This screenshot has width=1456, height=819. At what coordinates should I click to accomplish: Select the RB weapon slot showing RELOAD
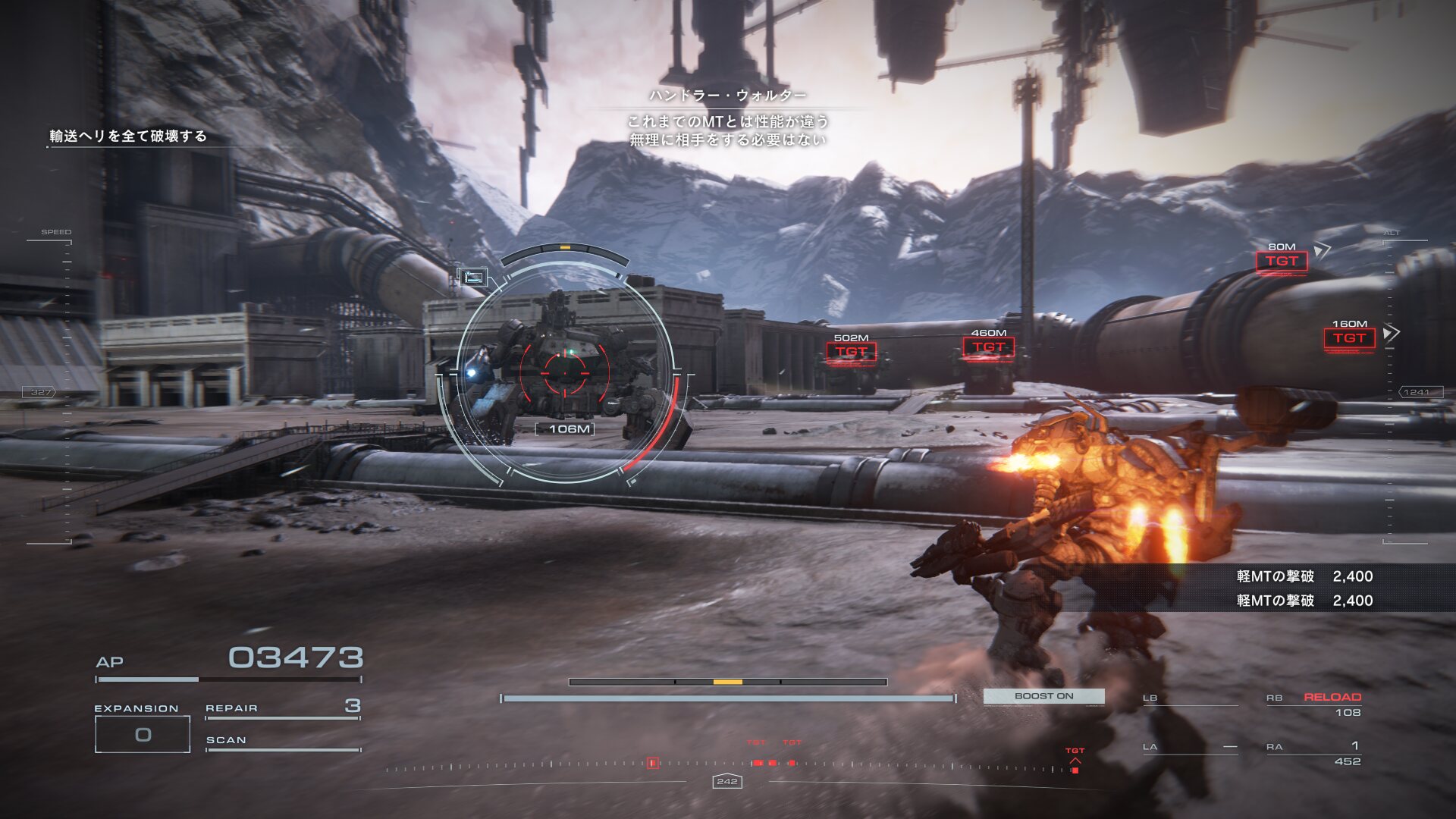1313,704
